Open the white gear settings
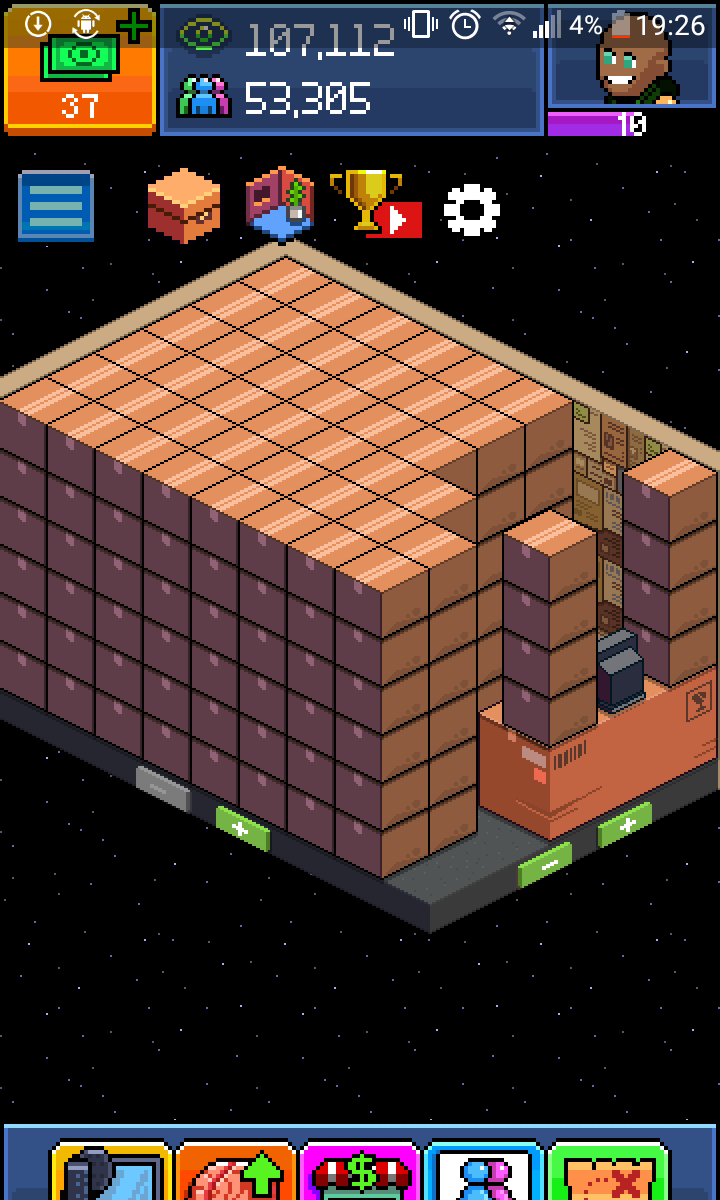Image resolution: width=720 pixels, height=1200 pixels. click(x=471, y=209)
